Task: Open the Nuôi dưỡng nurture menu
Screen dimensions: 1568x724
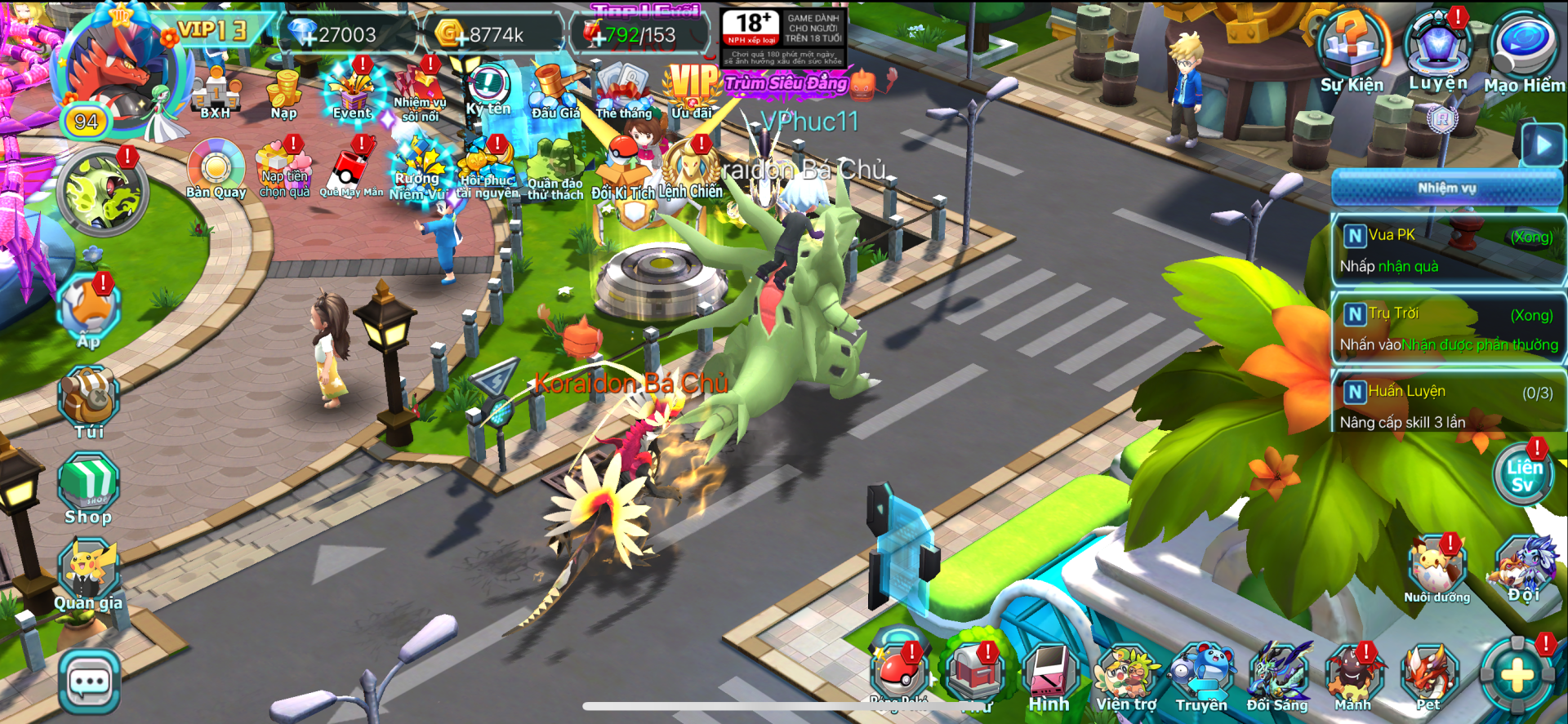Action: click(1437, 569)
